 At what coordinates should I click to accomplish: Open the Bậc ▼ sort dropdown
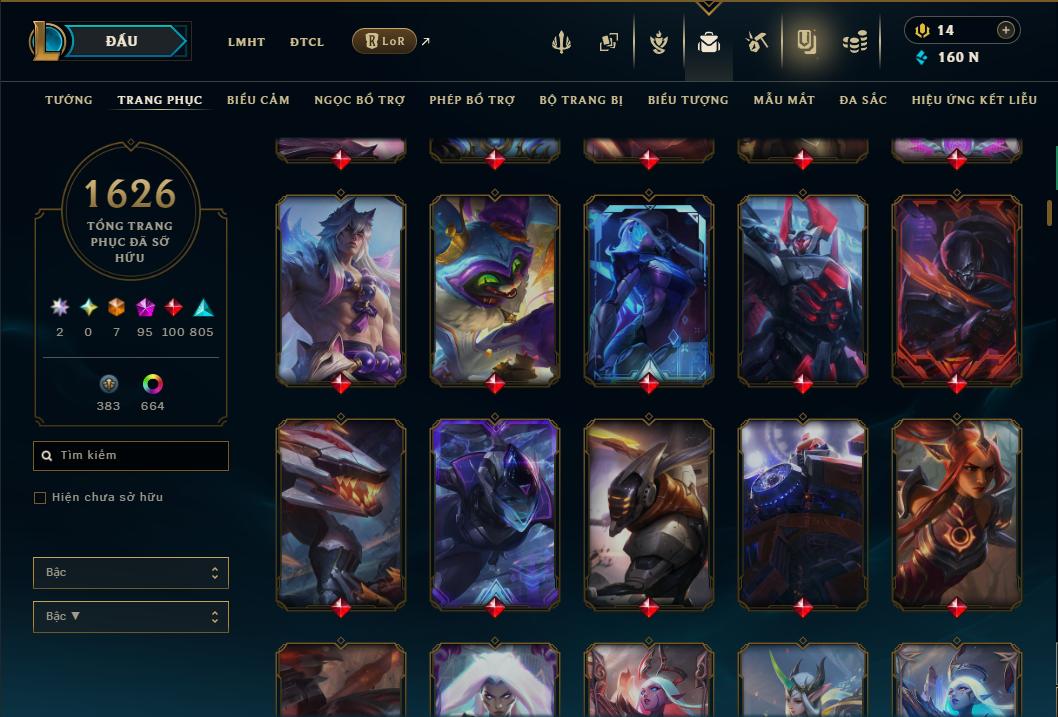click(x=131, y=616)
